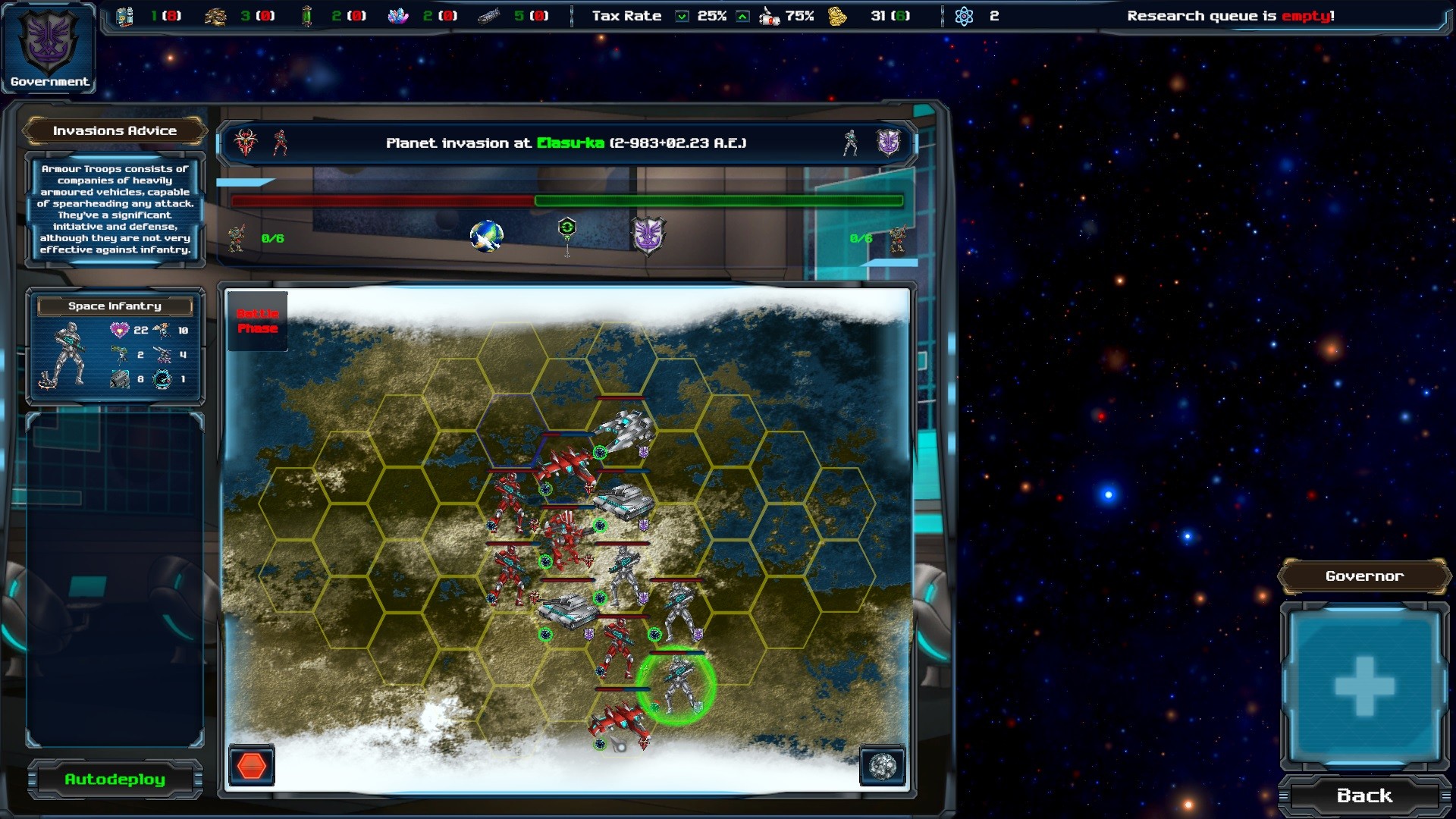Lower the tax rate with the down arrow
This screenshot has width=1456, height=819.
click(683, 16)
